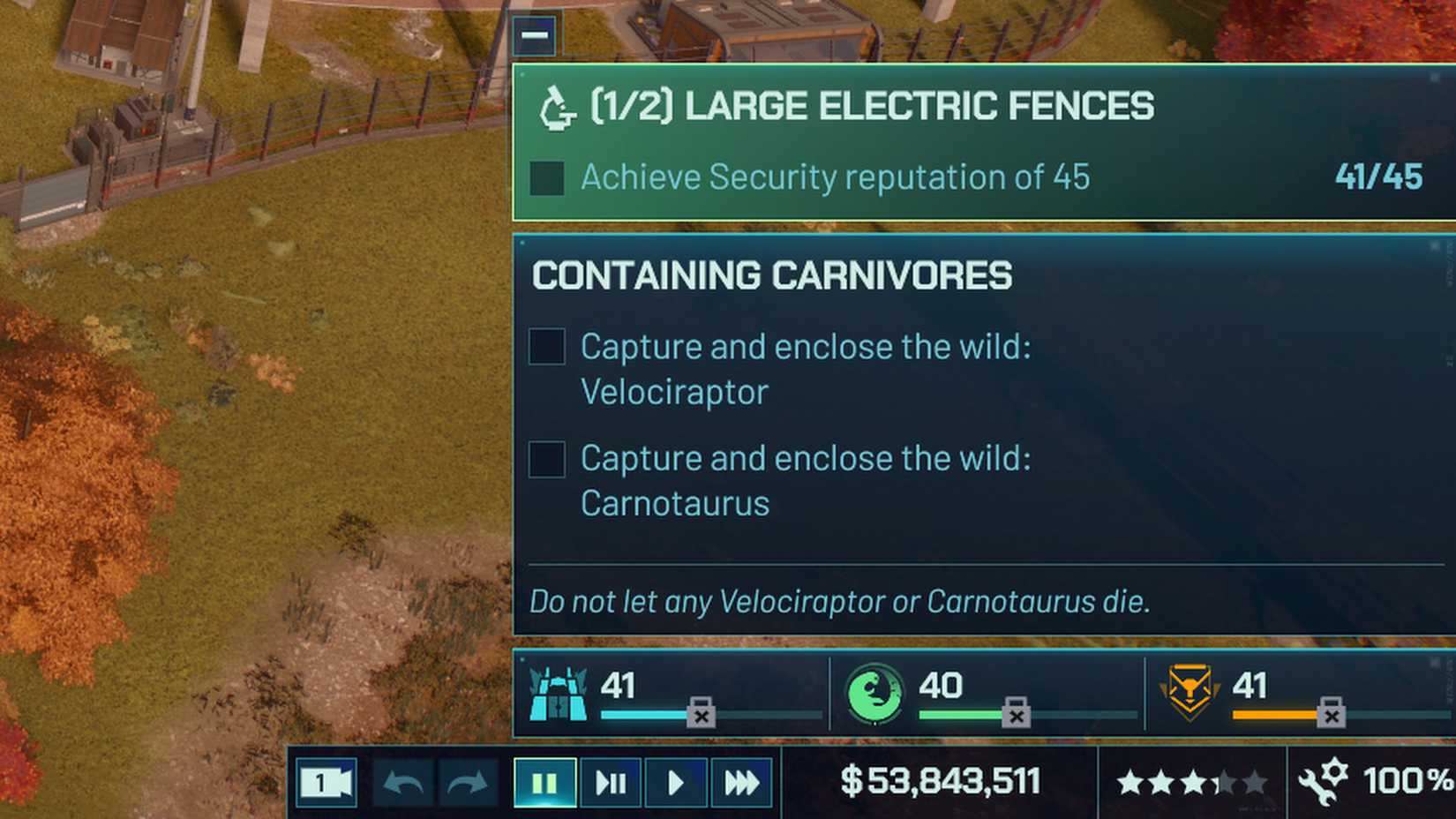The width and height of the screenshot is (1456, 819).
Task: Click the green Entertainment division icon
Action: tap(874, 694)
